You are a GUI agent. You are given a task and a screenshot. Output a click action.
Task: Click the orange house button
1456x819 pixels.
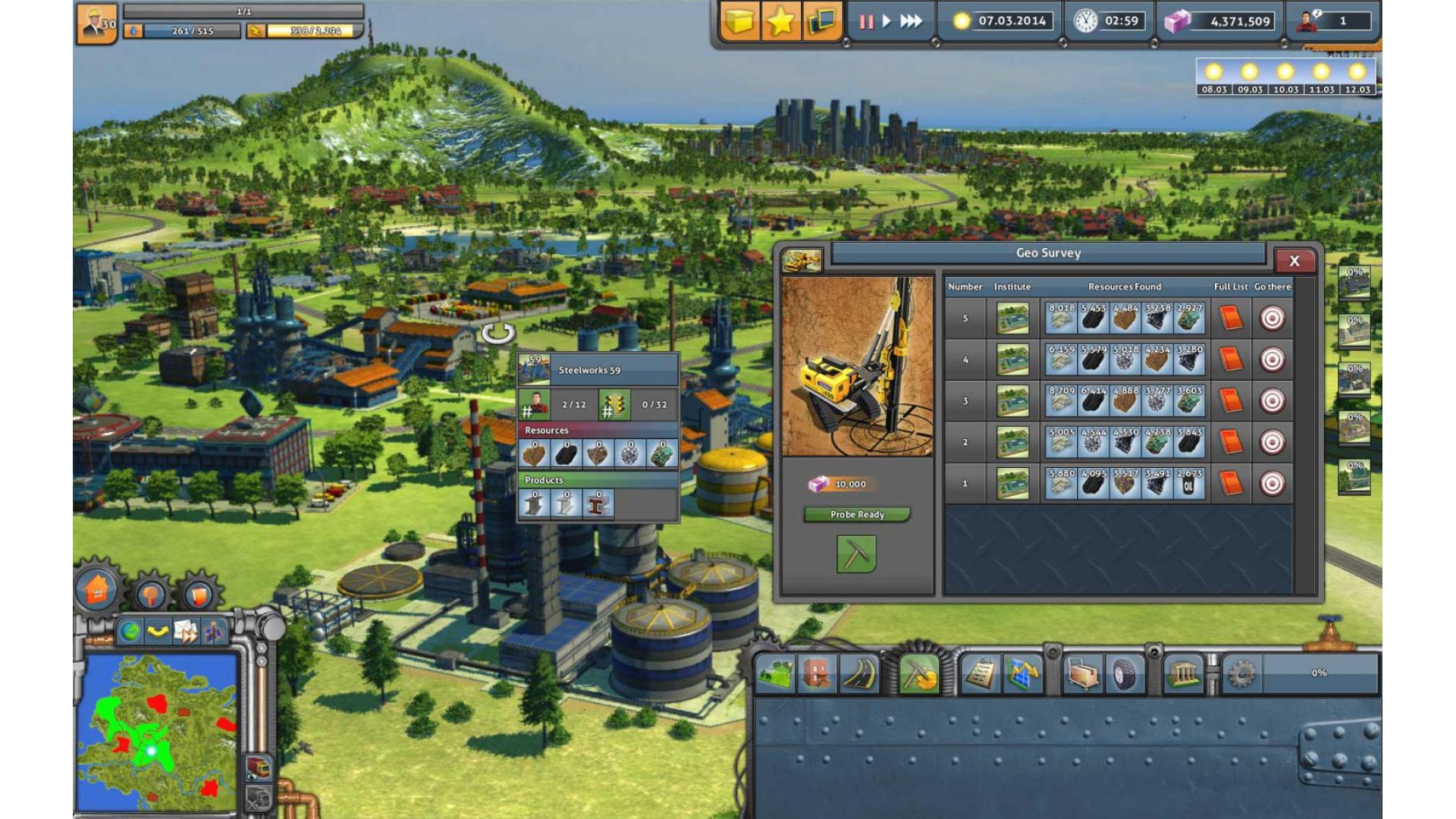pos(97,589)
